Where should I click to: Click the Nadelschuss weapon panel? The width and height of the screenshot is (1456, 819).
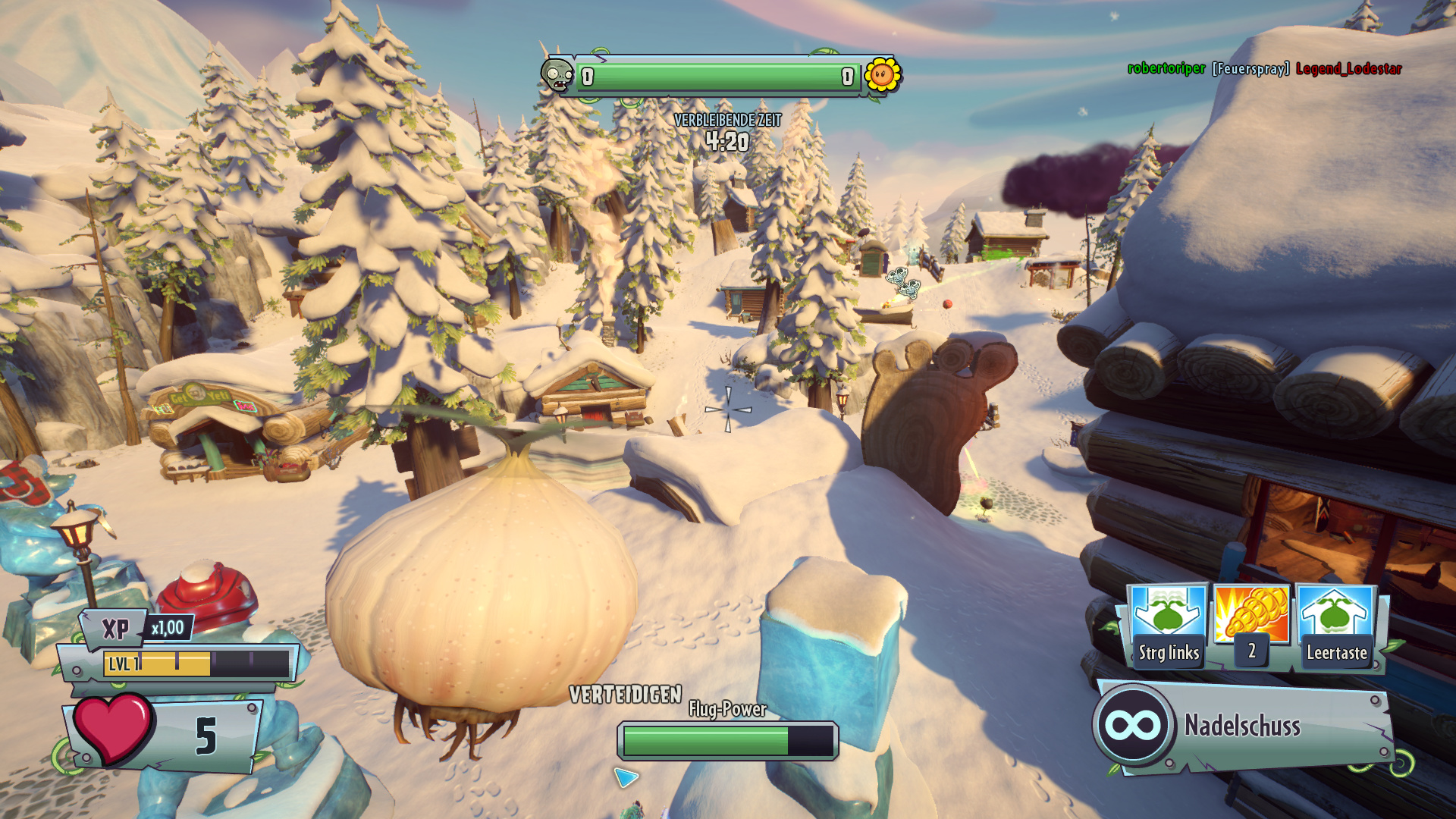click(x=1244, y=726)
